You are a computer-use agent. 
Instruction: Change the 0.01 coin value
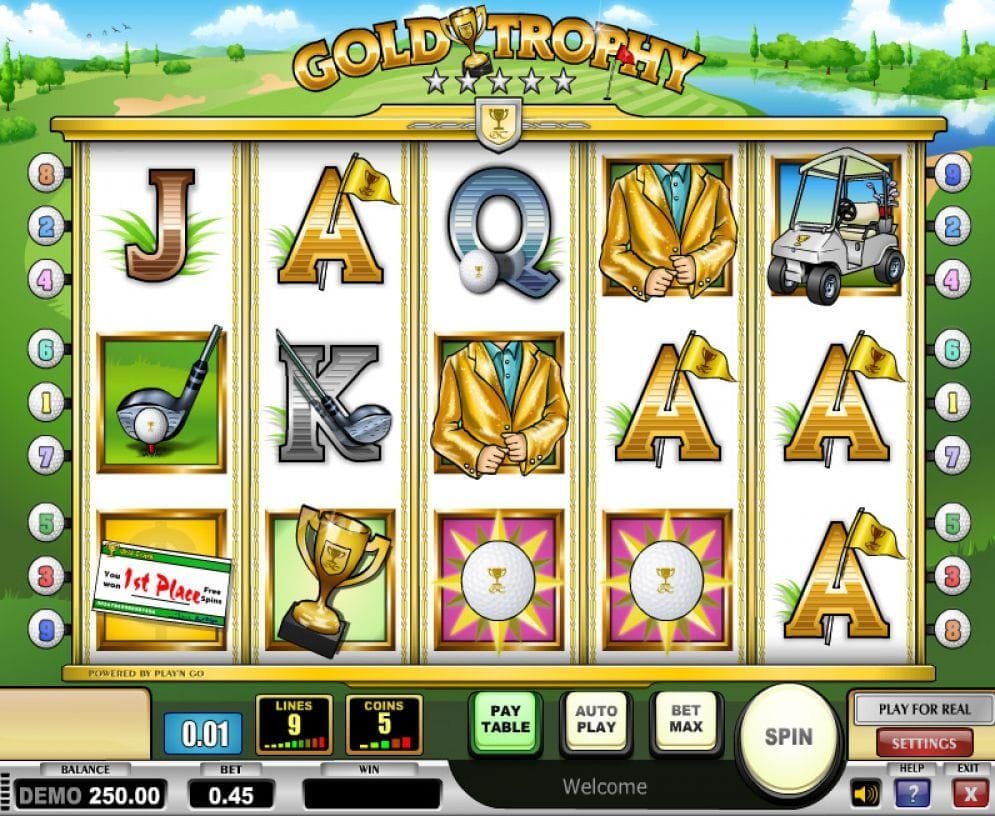205,734
